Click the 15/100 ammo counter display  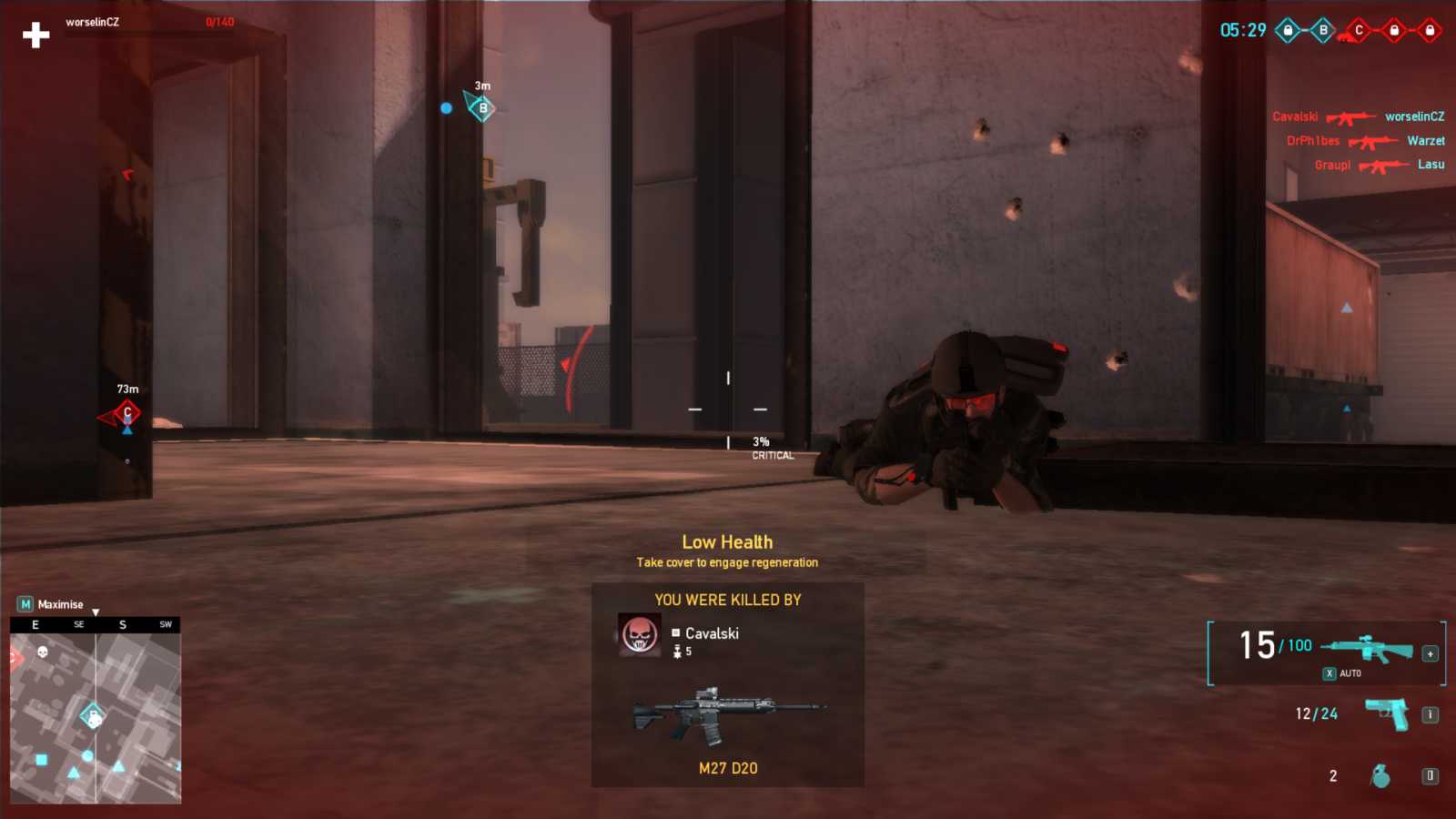pyautogui.click(x=1274, y=645)
